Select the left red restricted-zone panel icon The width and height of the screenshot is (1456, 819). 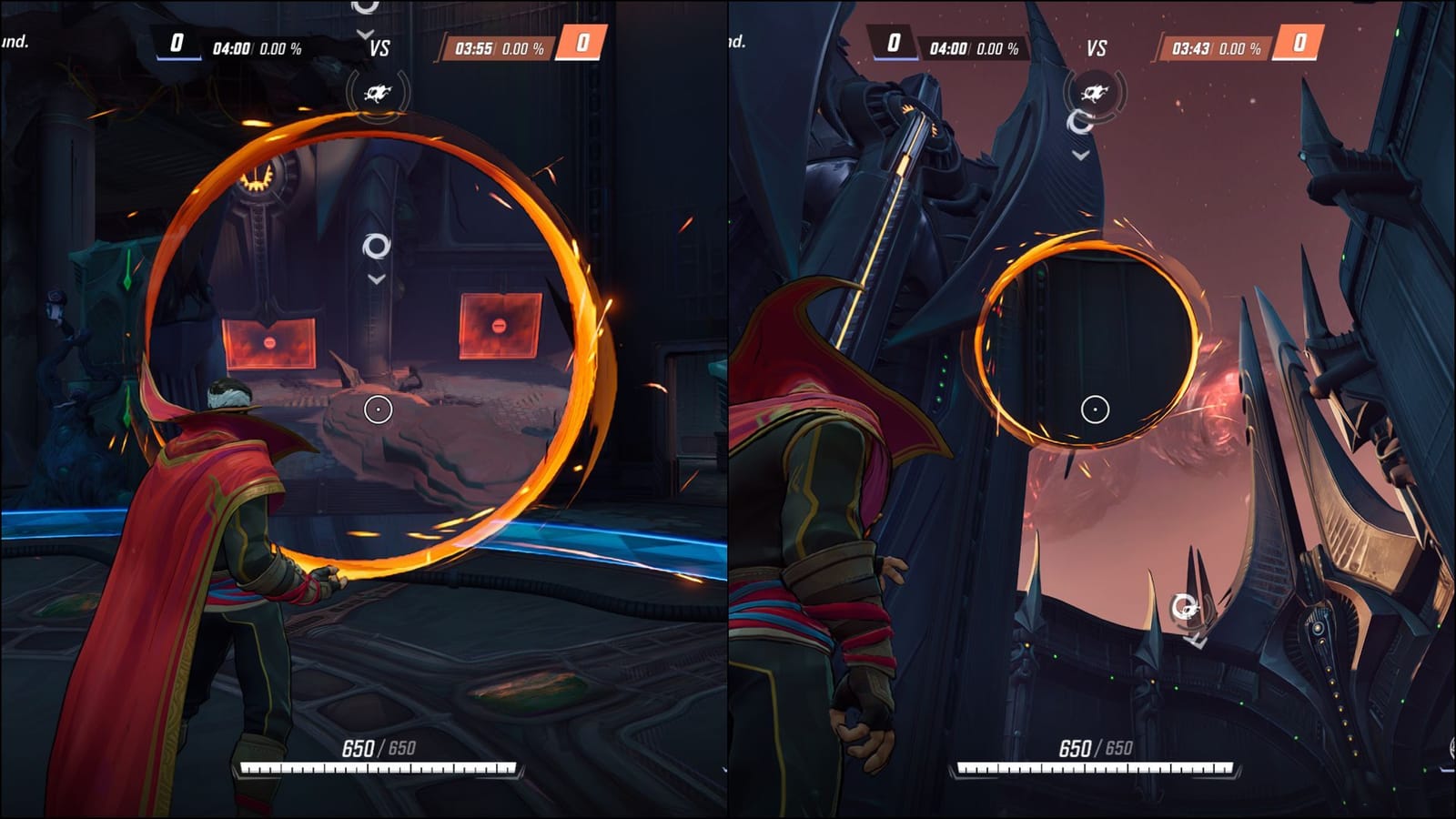tap(269, 345)
